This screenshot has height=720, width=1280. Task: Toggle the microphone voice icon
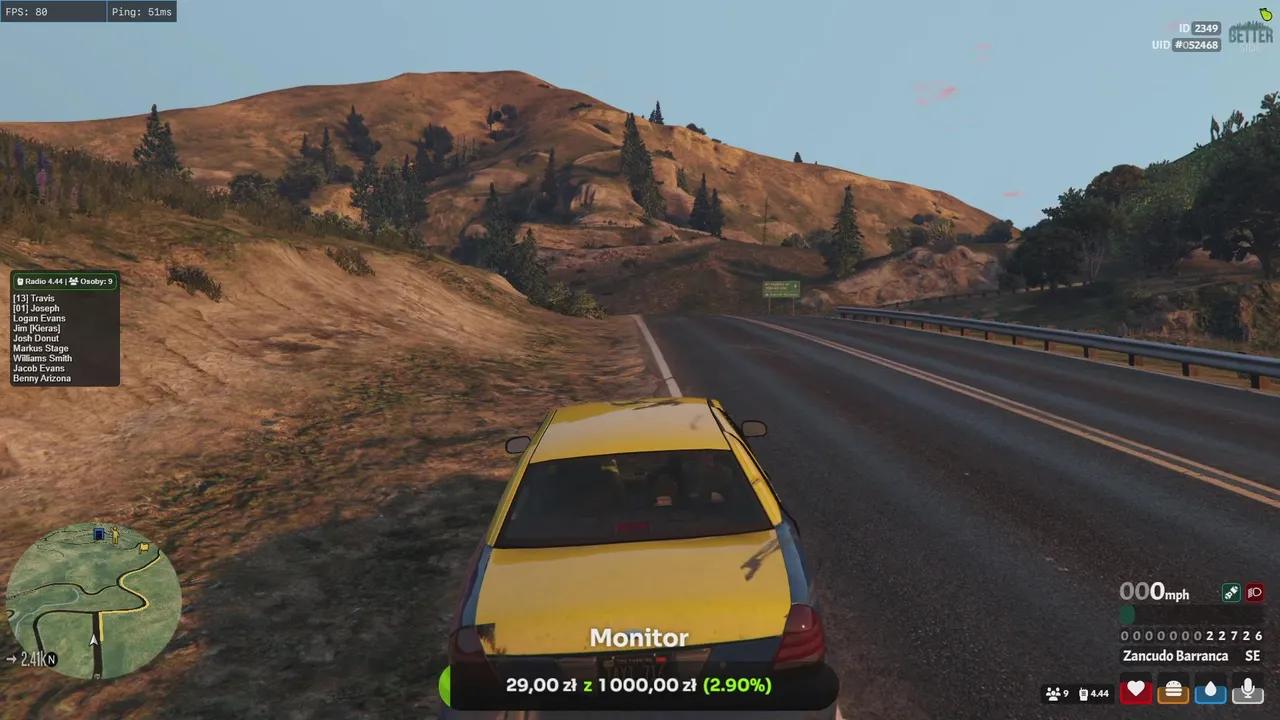[x=1247, y=691]
